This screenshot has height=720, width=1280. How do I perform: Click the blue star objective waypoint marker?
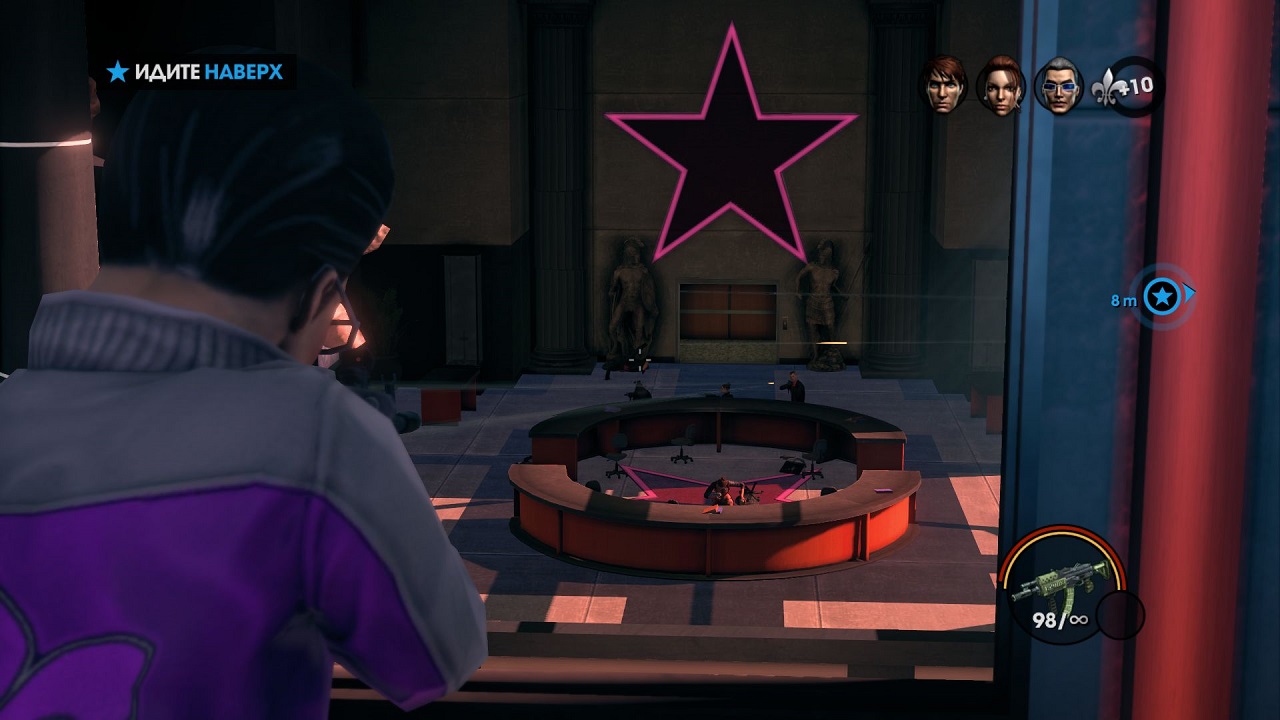1161,296
